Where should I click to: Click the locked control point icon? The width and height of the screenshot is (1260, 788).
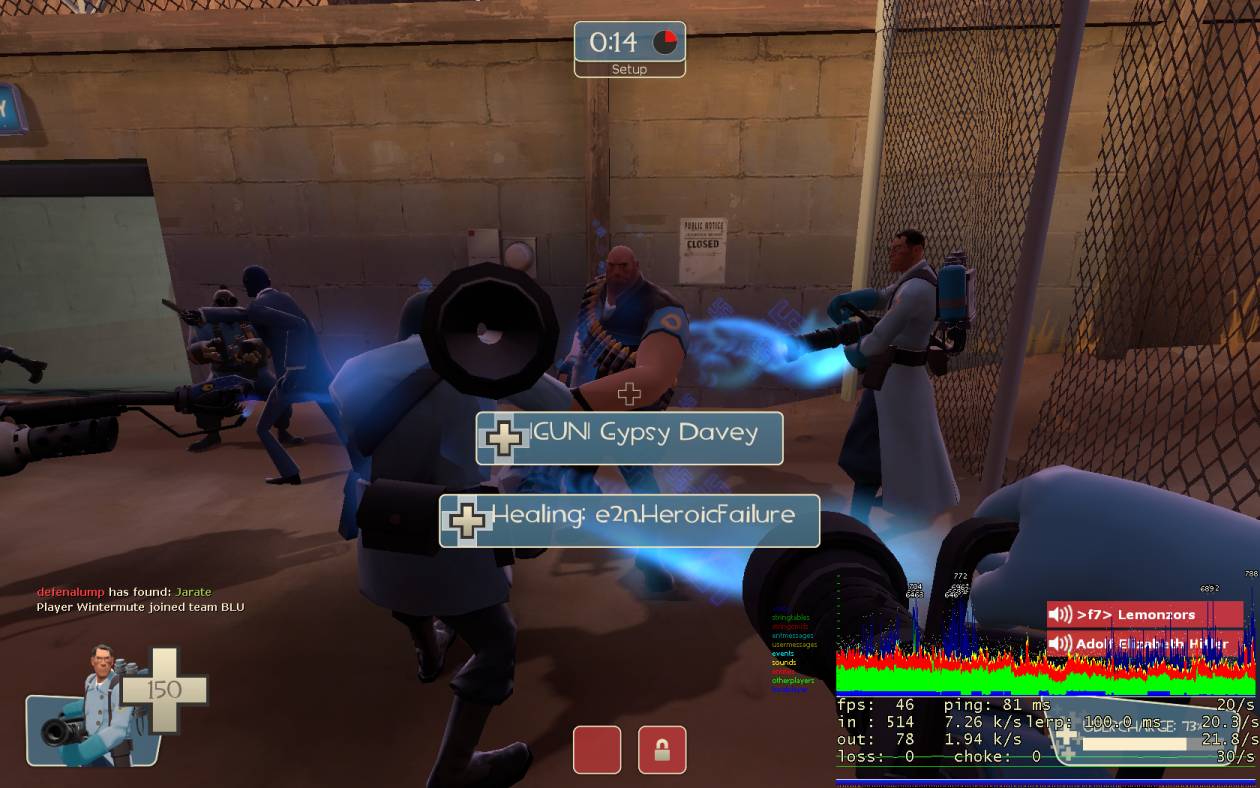pyautogui.click(x=662, y=750)
